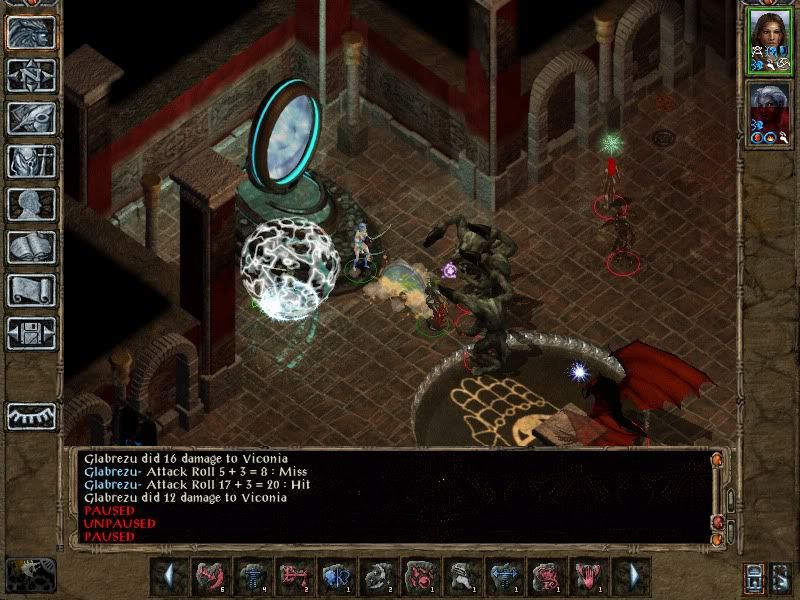Image resolution: width=800 pixels, height=600 pixels.
Task: Open the mage spellbook button
Action: (30, 247)
